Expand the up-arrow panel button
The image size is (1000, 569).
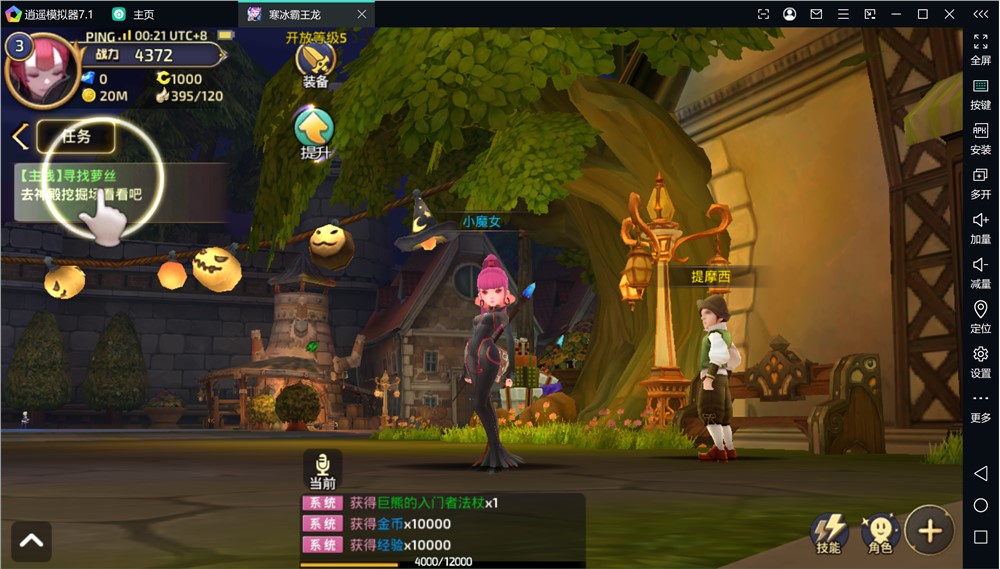point(31,541)
